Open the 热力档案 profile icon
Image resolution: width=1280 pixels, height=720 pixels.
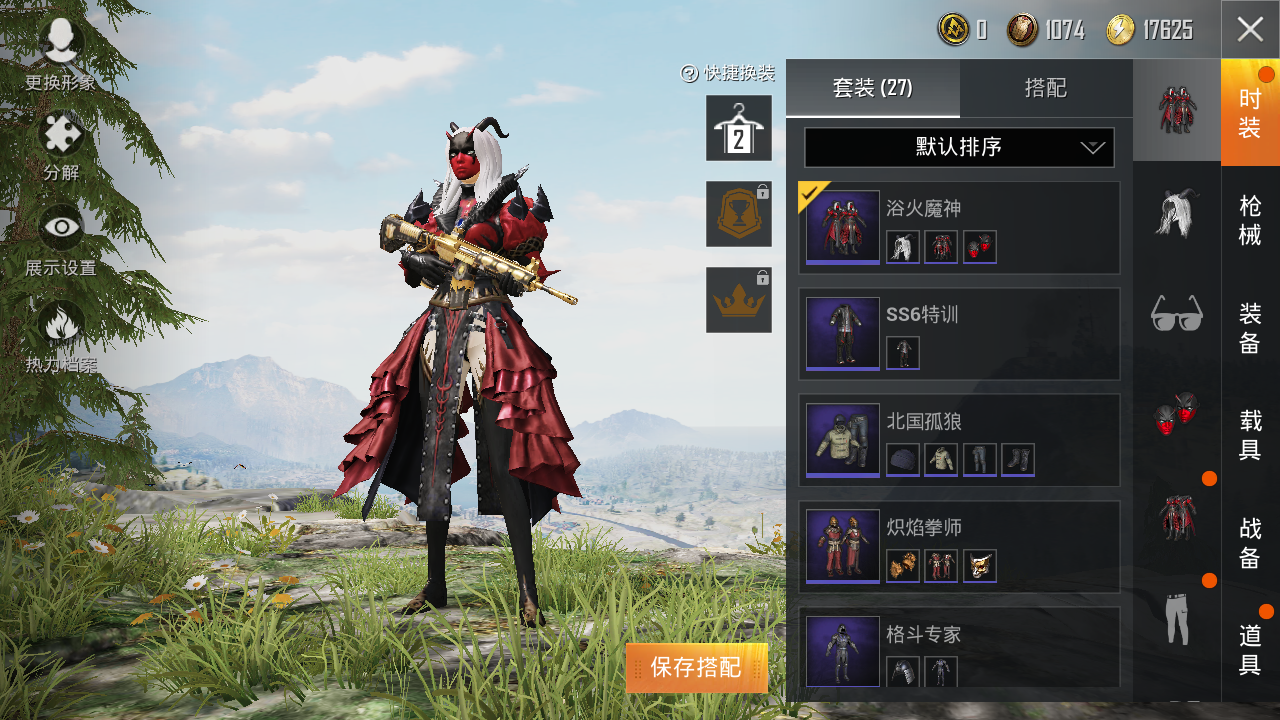tap(60, 325)
